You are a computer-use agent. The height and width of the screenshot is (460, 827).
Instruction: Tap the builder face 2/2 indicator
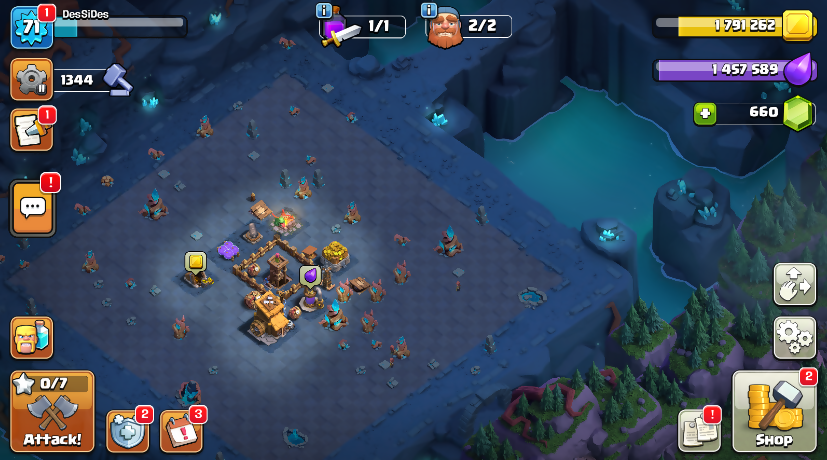point(469,27)
